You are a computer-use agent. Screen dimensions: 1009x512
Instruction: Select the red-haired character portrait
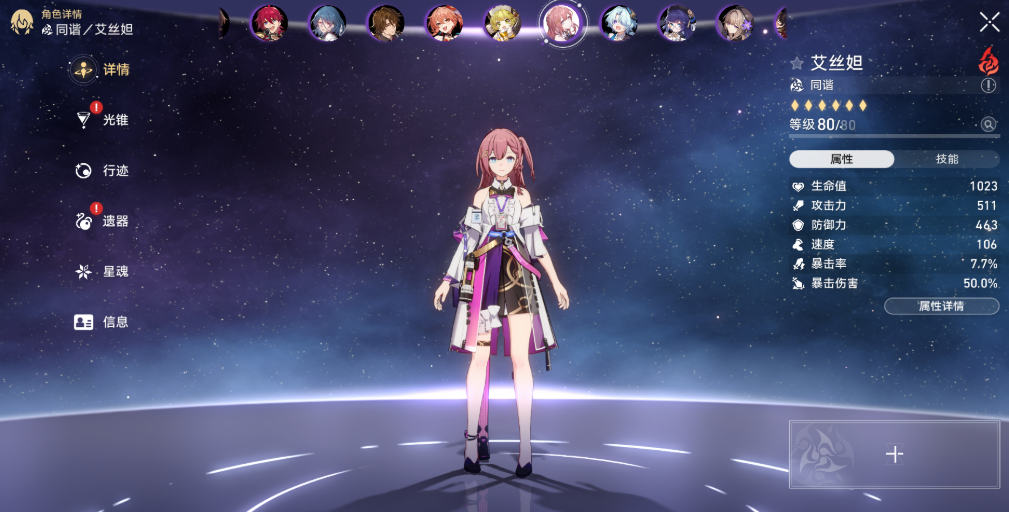[269, 23]
